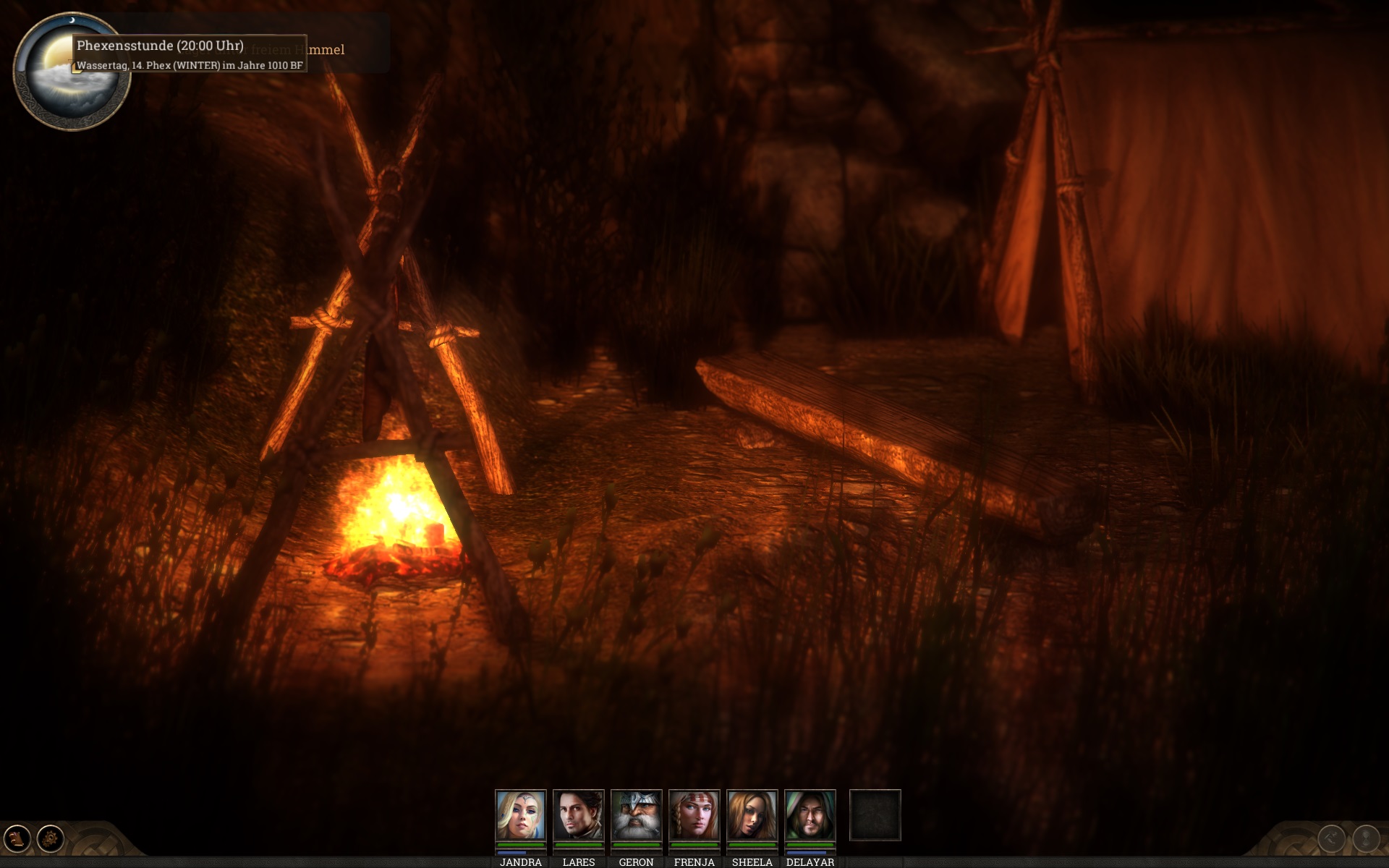The width and height of the screenshot is (1389, 868).
Task: Pick the Sheela character portrait
Action: coord(752,814)
